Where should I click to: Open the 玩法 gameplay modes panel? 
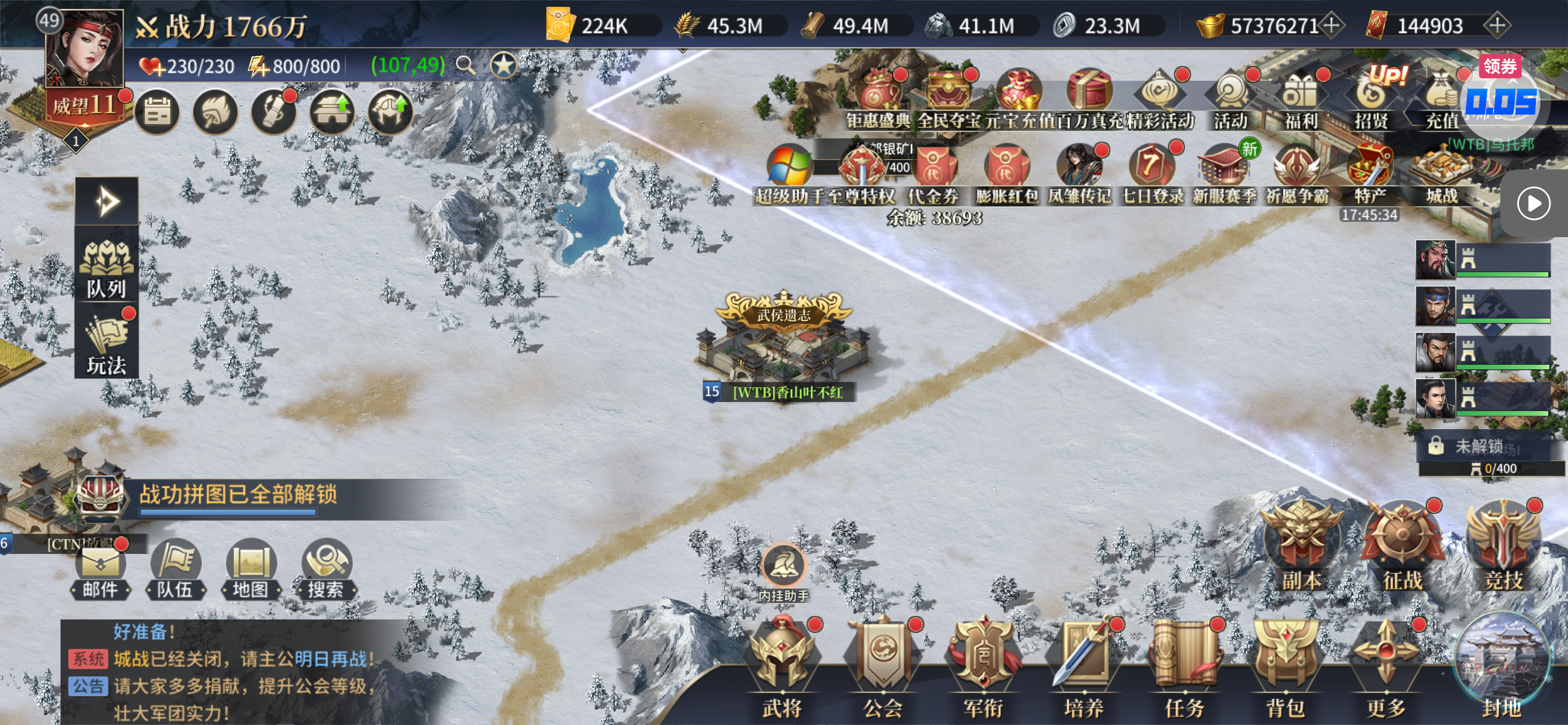pos(107,344)
